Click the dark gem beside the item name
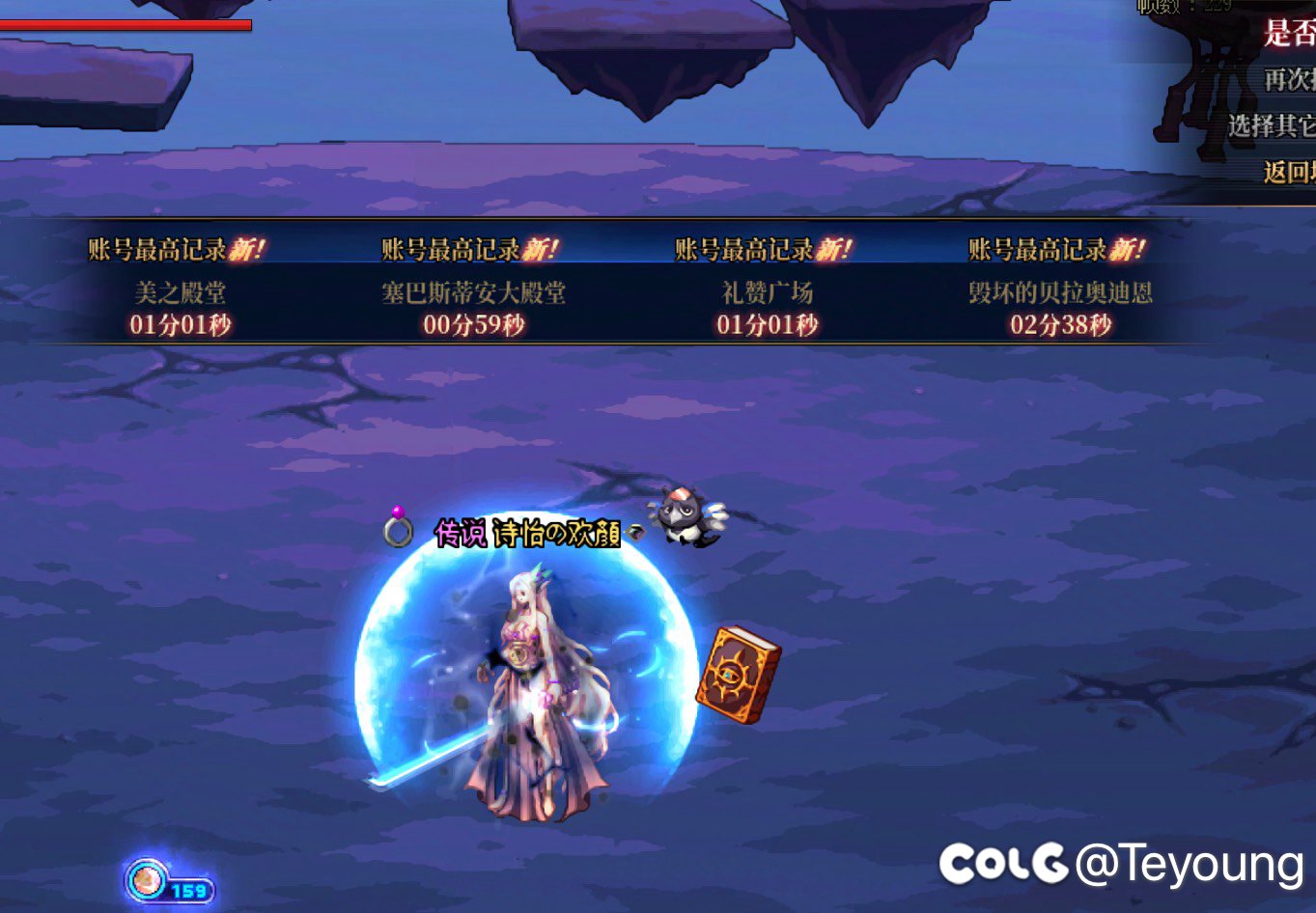 pos(637,531)
